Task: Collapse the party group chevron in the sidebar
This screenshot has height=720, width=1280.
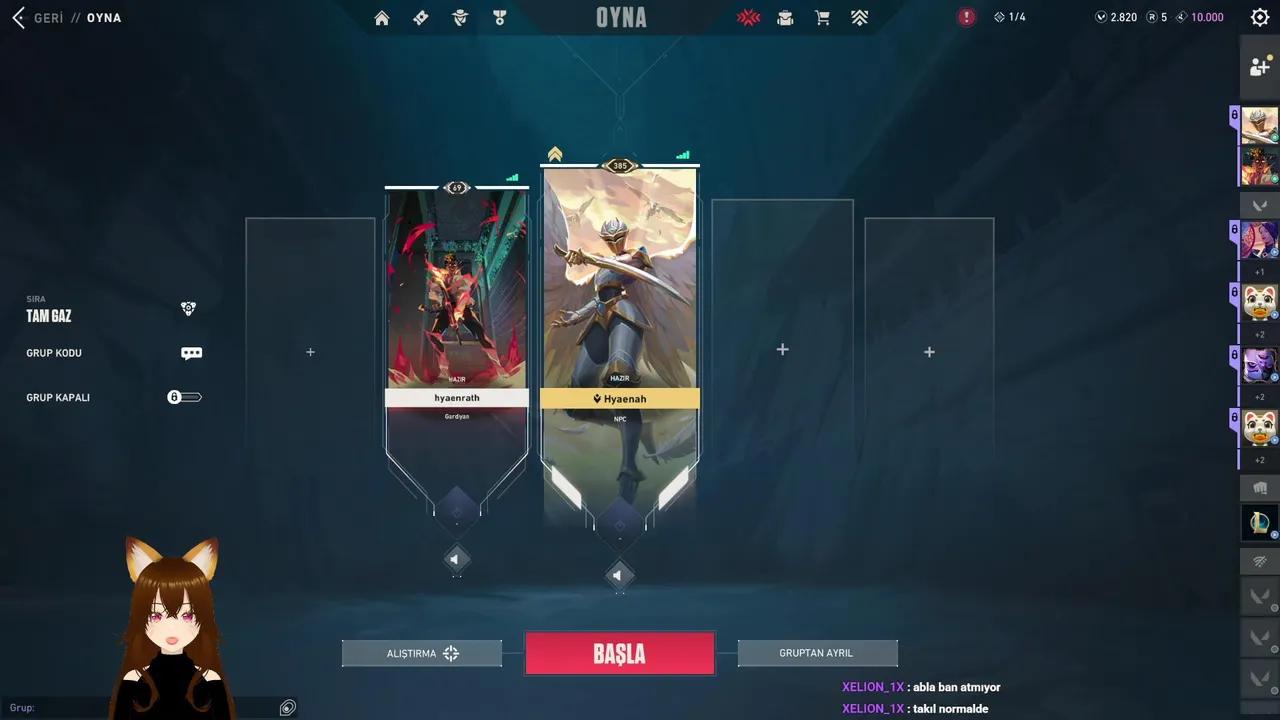Action: pos(1261,205)
